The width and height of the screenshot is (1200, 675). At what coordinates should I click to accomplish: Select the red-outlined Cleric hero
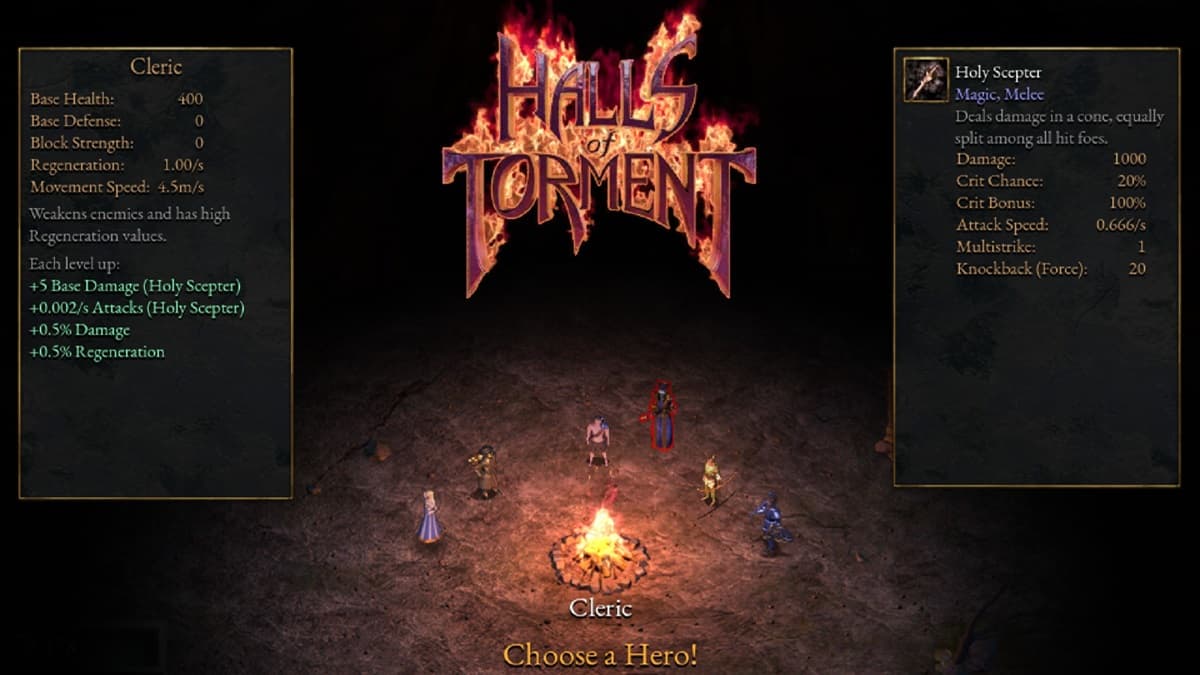tap(660, 416)
